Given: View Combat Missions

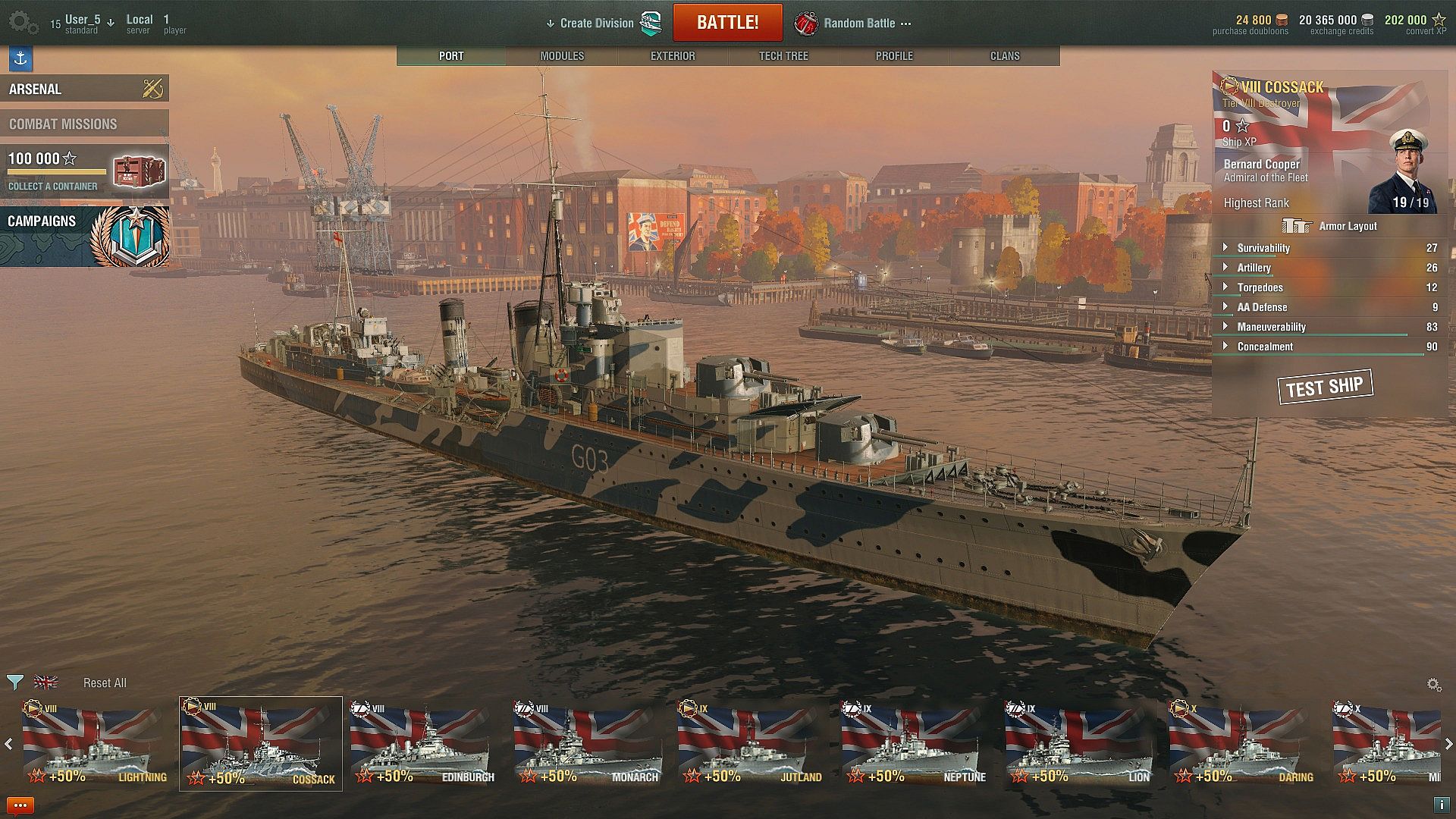Looking at the screenshot, I should tap(84, 124).
